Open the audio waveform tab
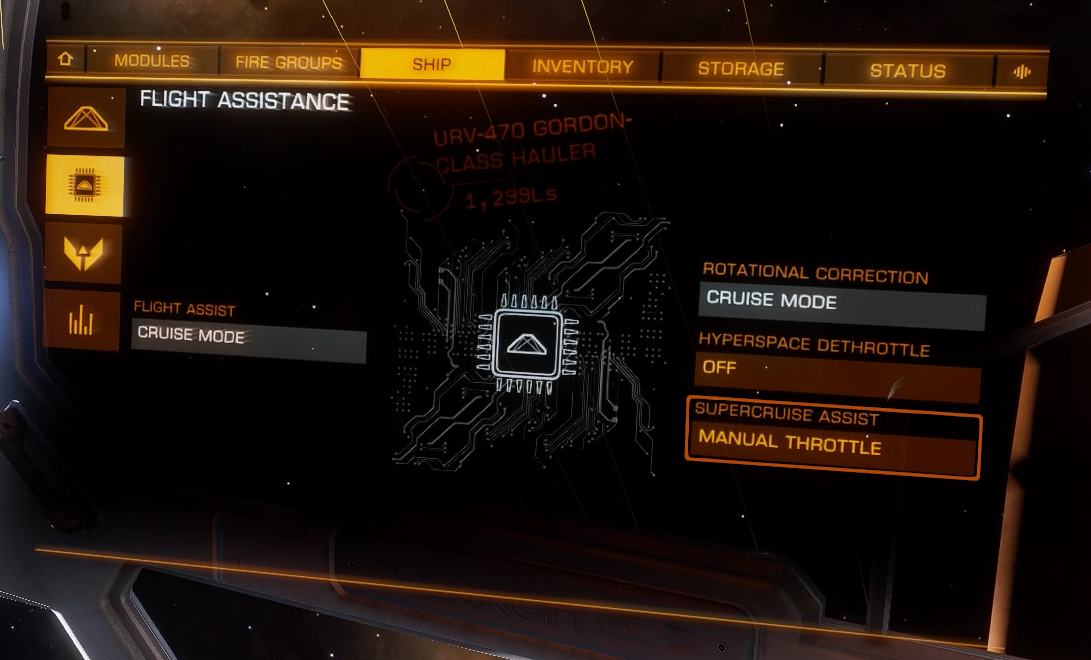 [1022, 72]
